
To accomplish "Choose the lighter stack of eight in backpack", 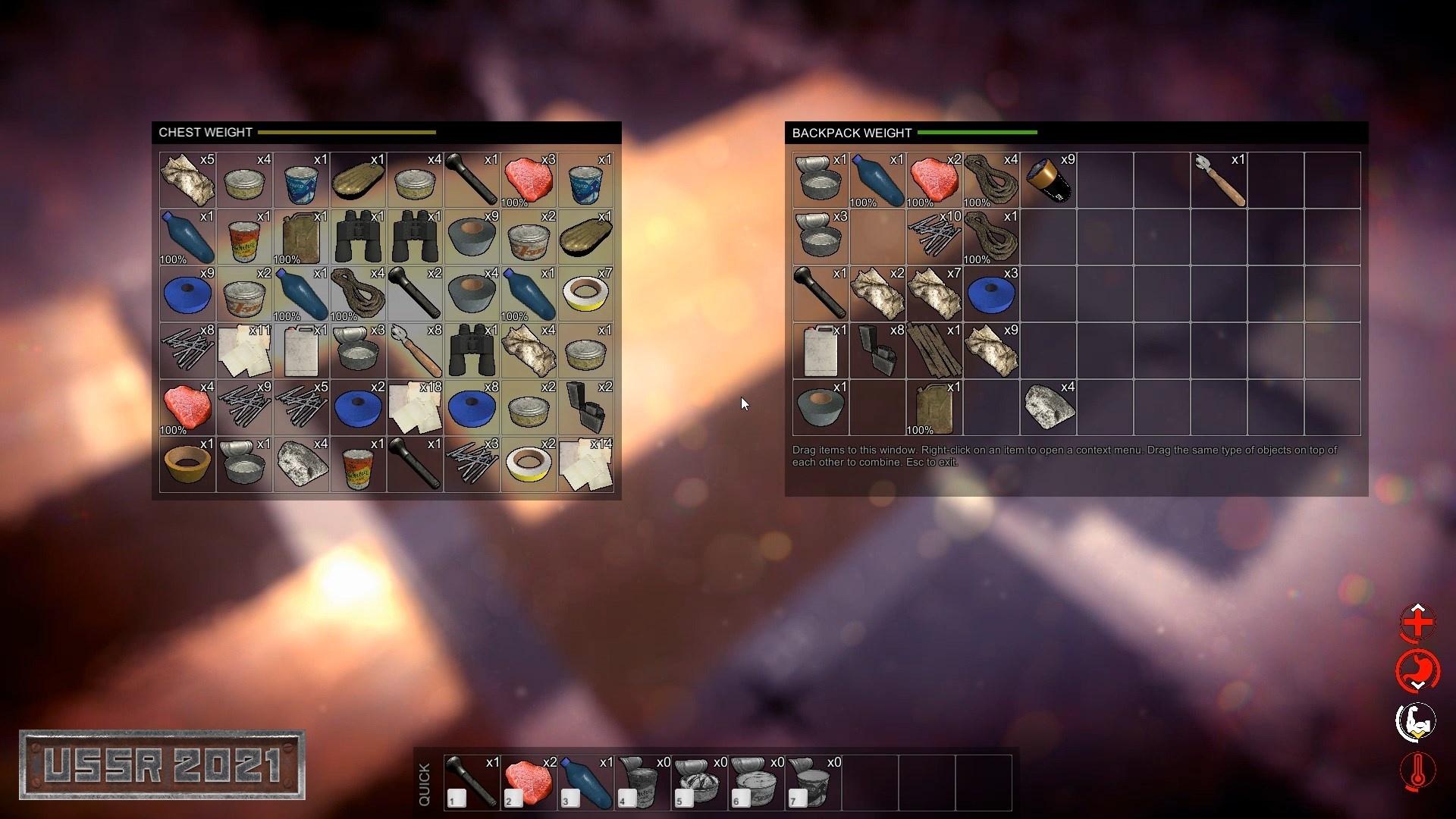I will (x=877, y=351).
